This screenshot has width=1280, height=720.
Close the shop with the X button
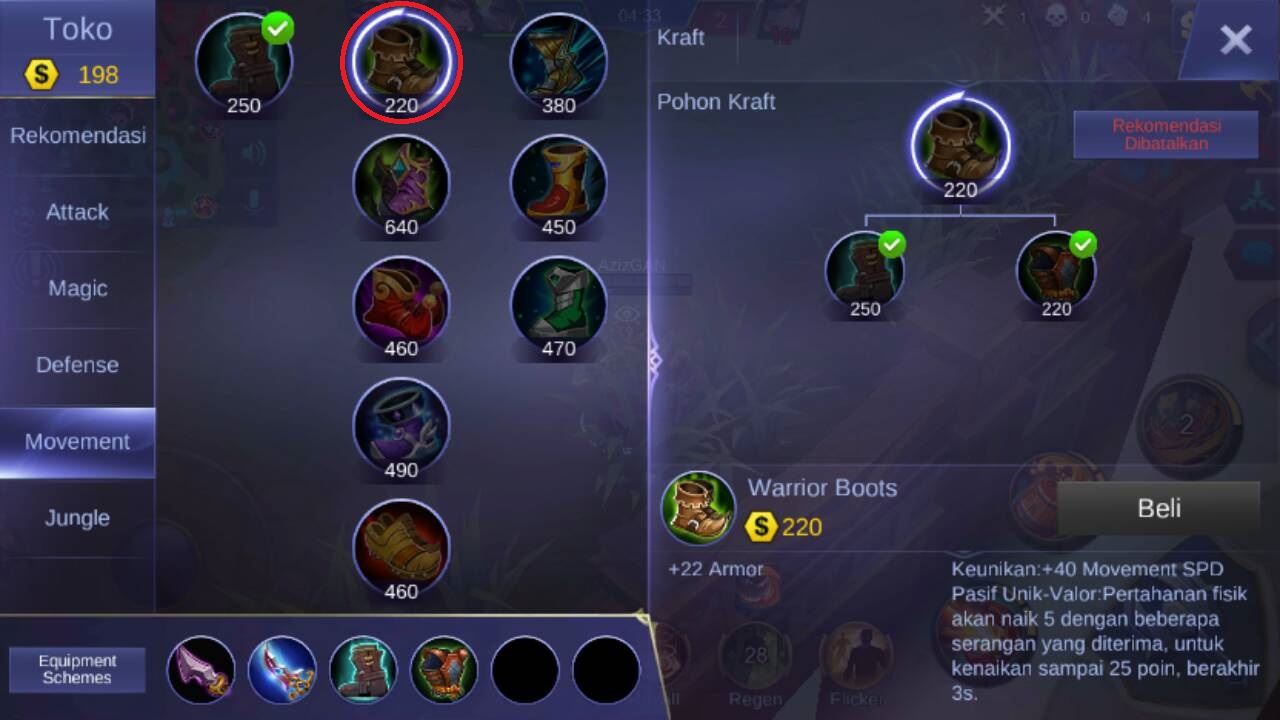pos(1235,40)
